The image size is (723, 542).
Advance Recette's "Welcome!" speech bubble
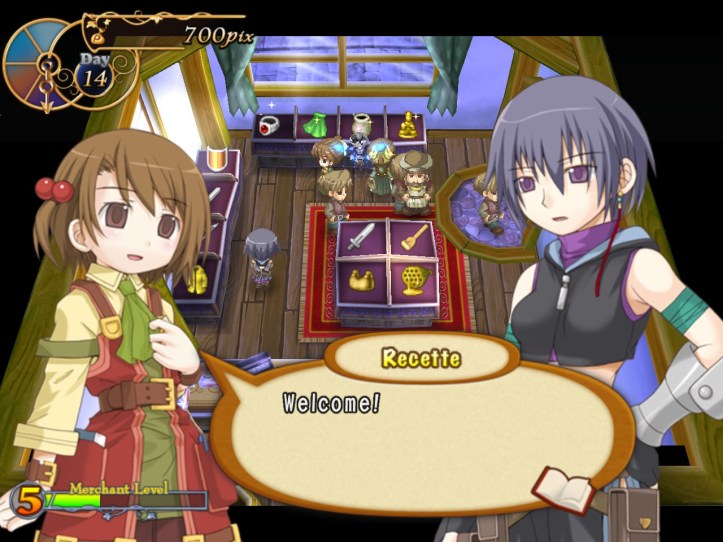coord(420,430)
